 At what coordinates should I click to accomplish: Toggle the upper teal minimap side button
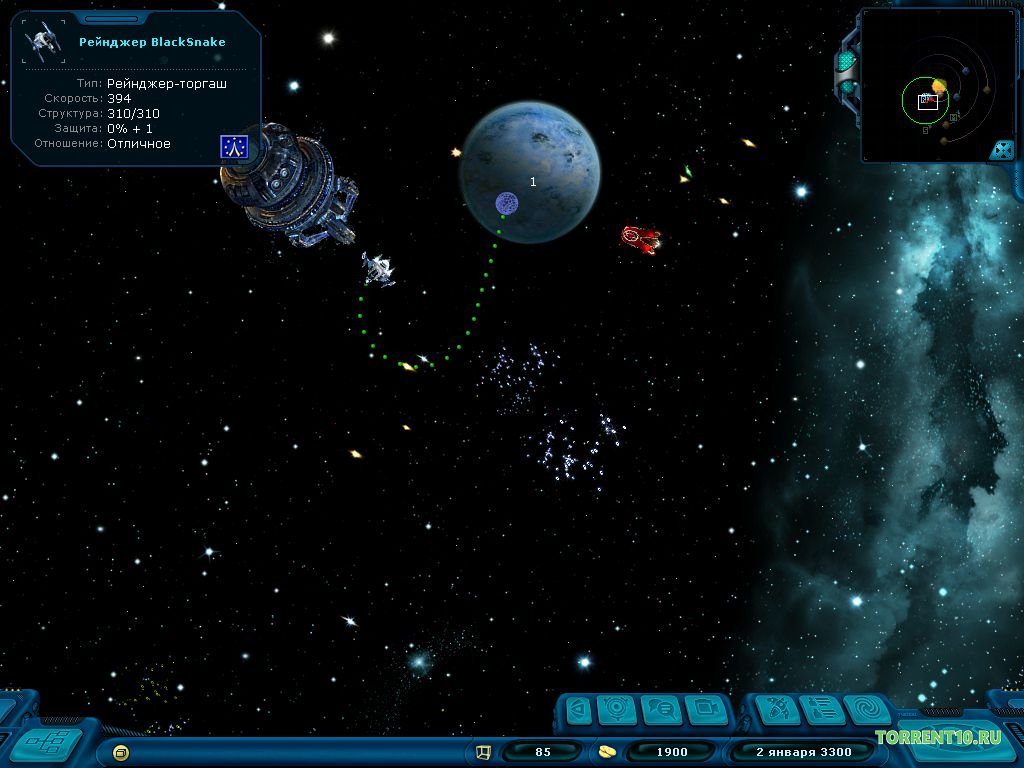[x=846, y=62]
